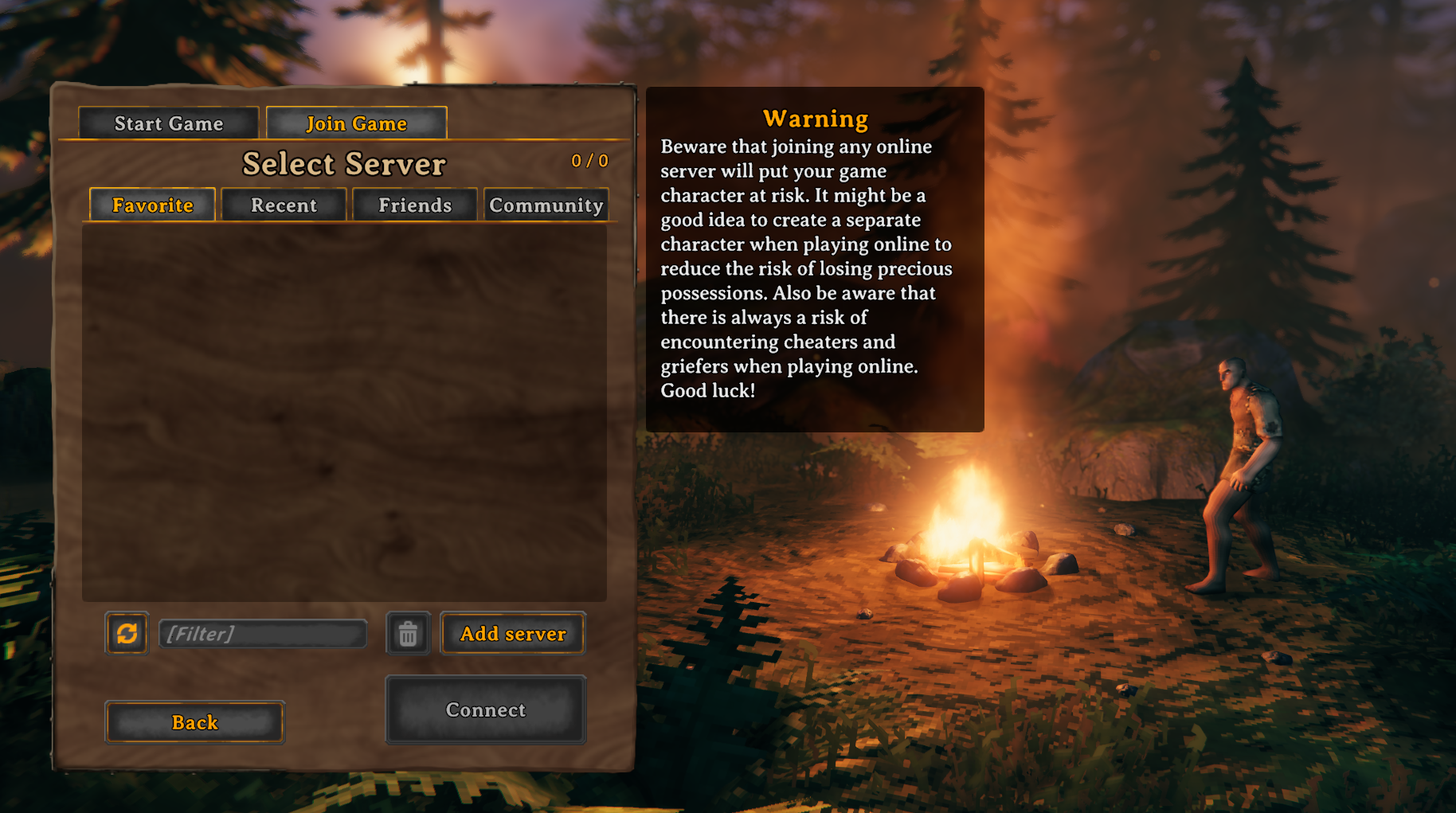View the Friends server tab
Image resolution: width=1456 pixels, height=813 pixels.
(x=415, y=205)
